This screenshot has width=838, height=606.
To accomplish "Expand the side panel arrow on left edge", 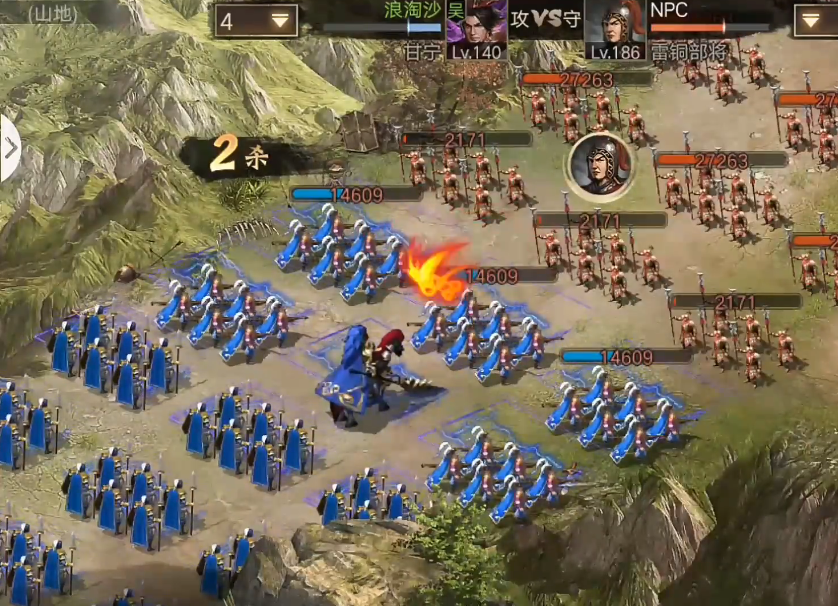I will (x=9, y=149).
